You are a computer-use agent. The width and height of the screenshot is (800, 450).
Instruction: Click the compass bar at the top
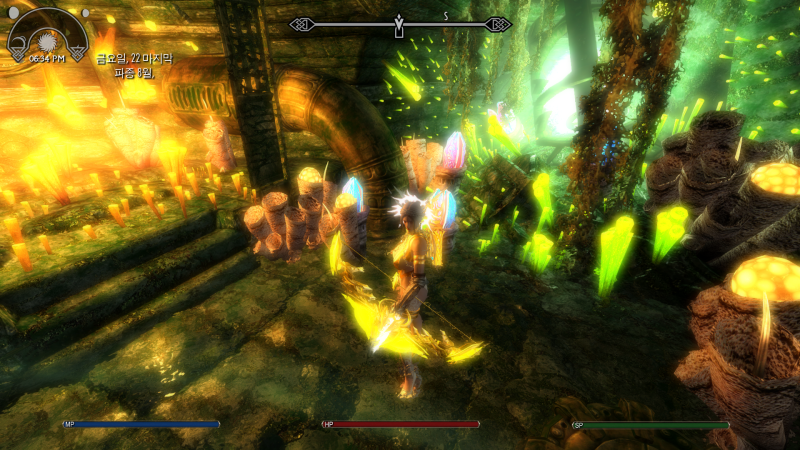click(x=400, y=23)
